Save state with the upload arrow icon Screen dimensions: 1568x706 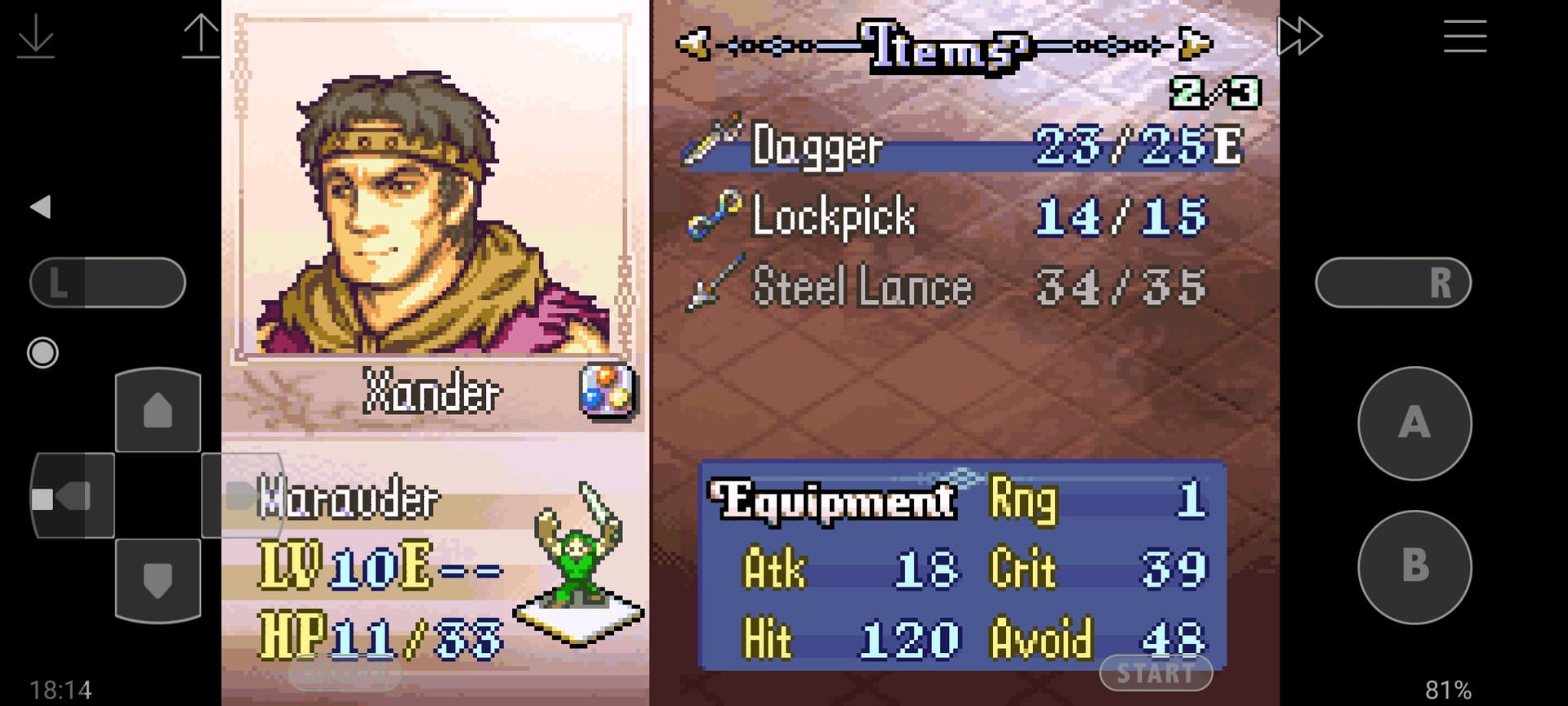point(201,37)
